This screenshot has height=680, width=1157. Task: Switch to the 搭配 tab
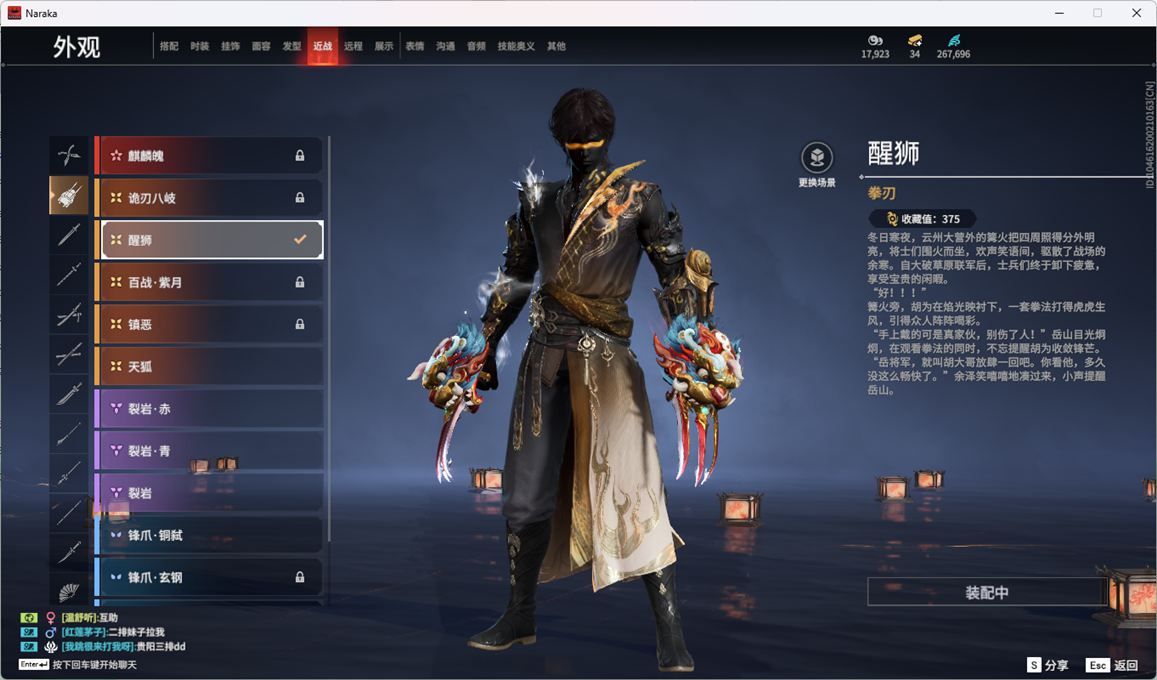pos(169,46)
